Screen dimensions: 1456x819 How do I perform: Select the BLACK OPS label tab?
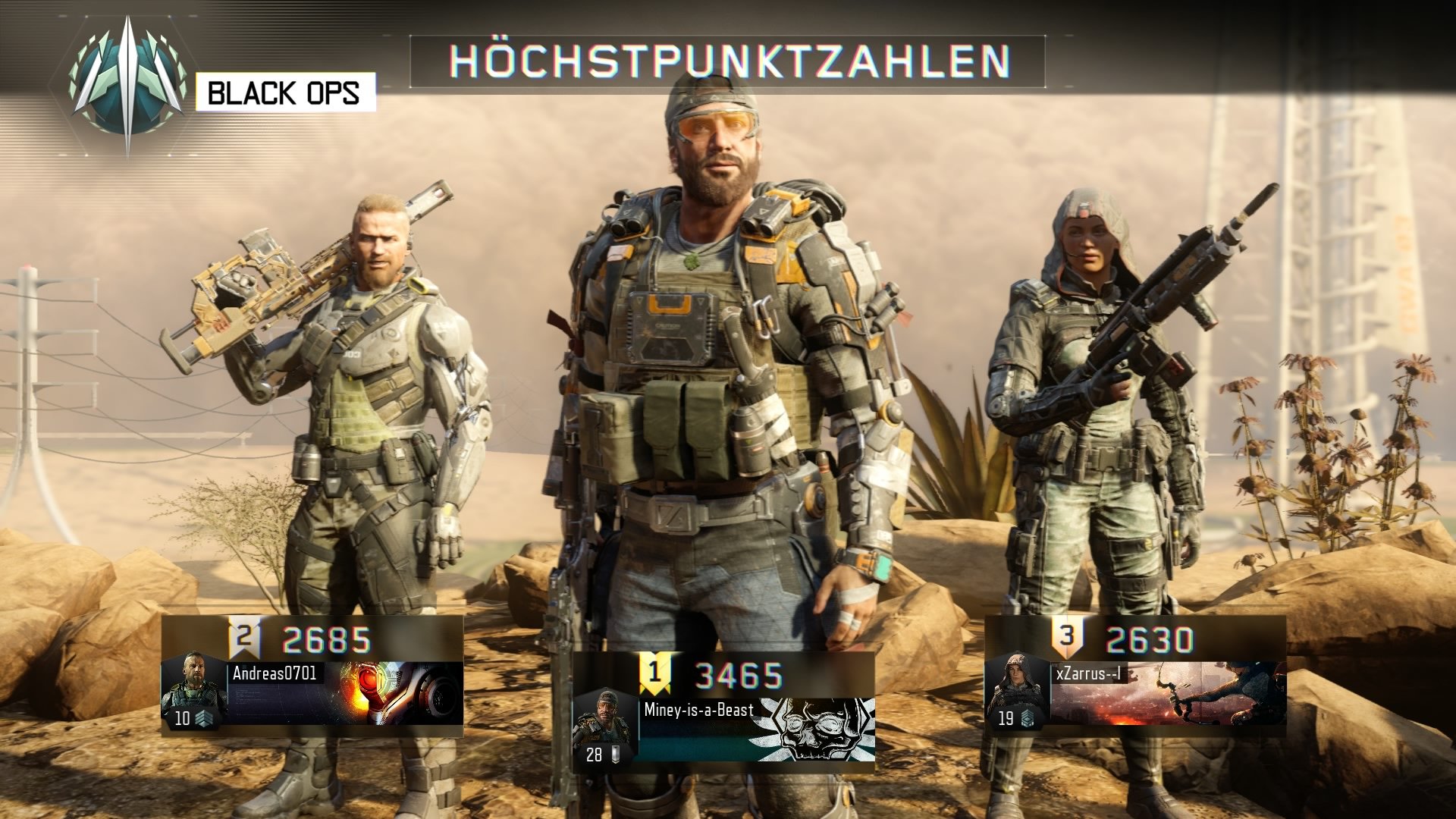[x=286, y=94]
